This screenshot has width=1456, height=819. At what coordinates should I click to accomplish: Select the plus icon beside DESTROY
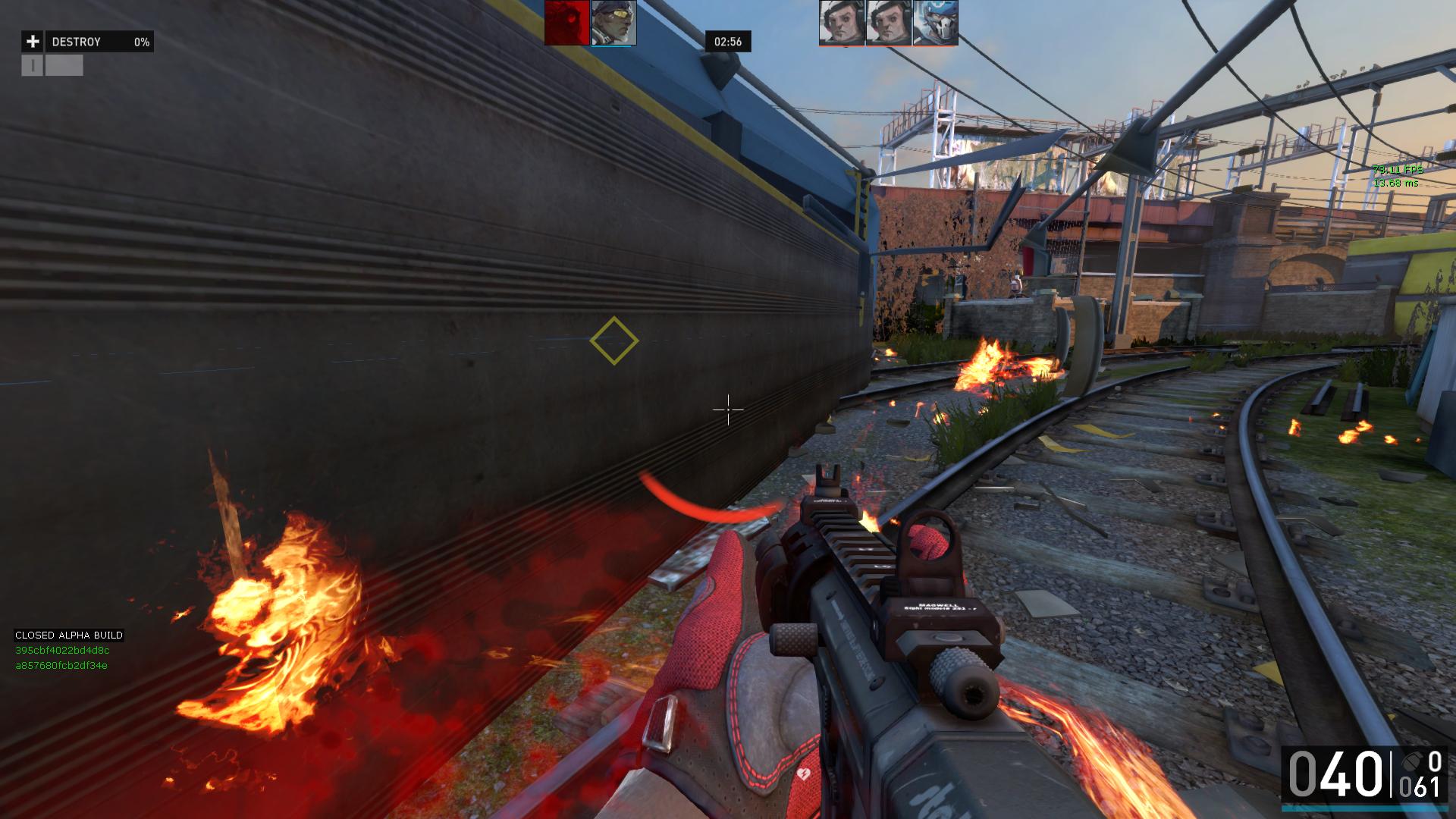(x=33, y=42)
